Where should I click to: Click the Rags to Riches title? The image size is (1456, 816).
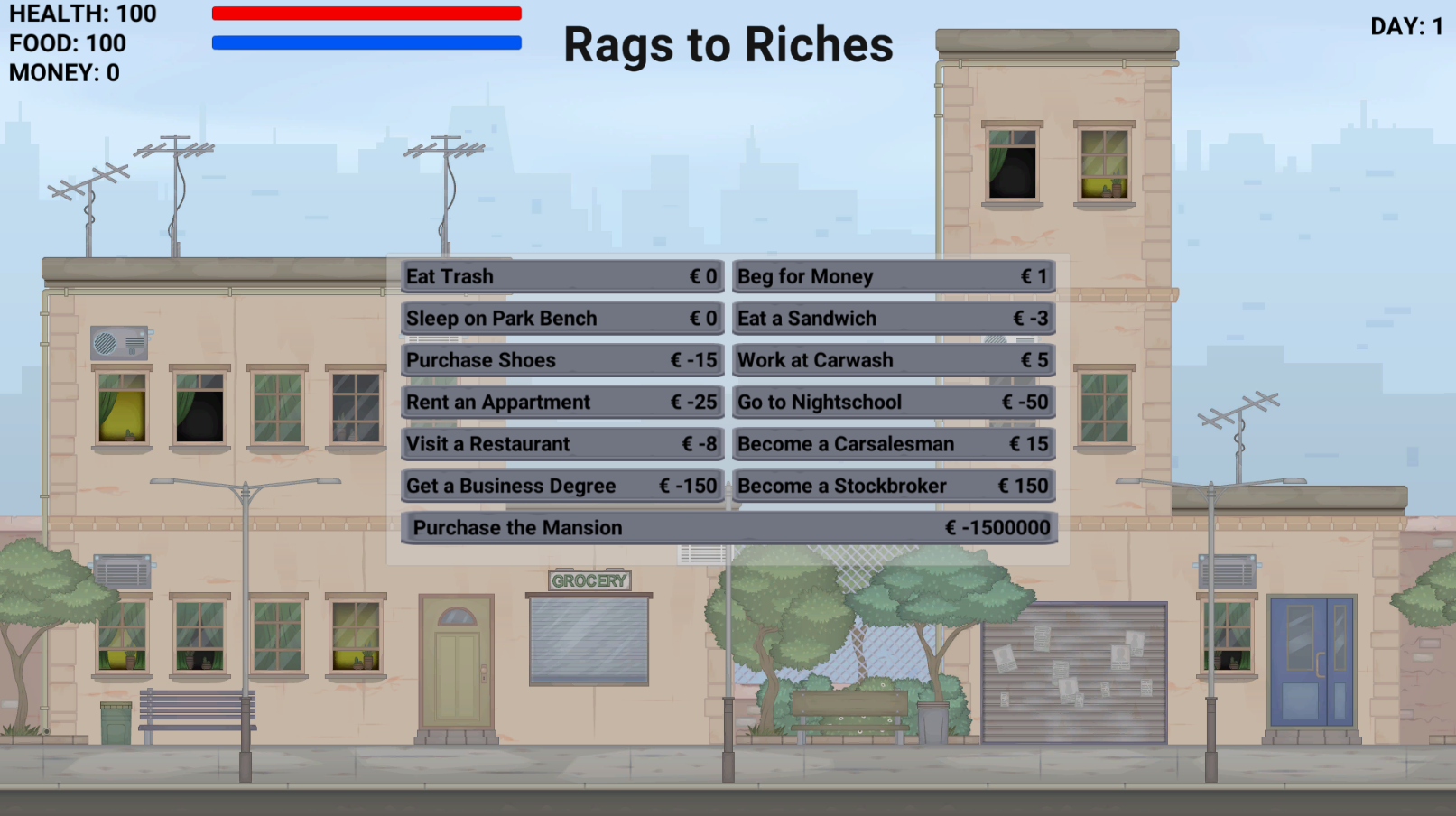pos(728,46)
